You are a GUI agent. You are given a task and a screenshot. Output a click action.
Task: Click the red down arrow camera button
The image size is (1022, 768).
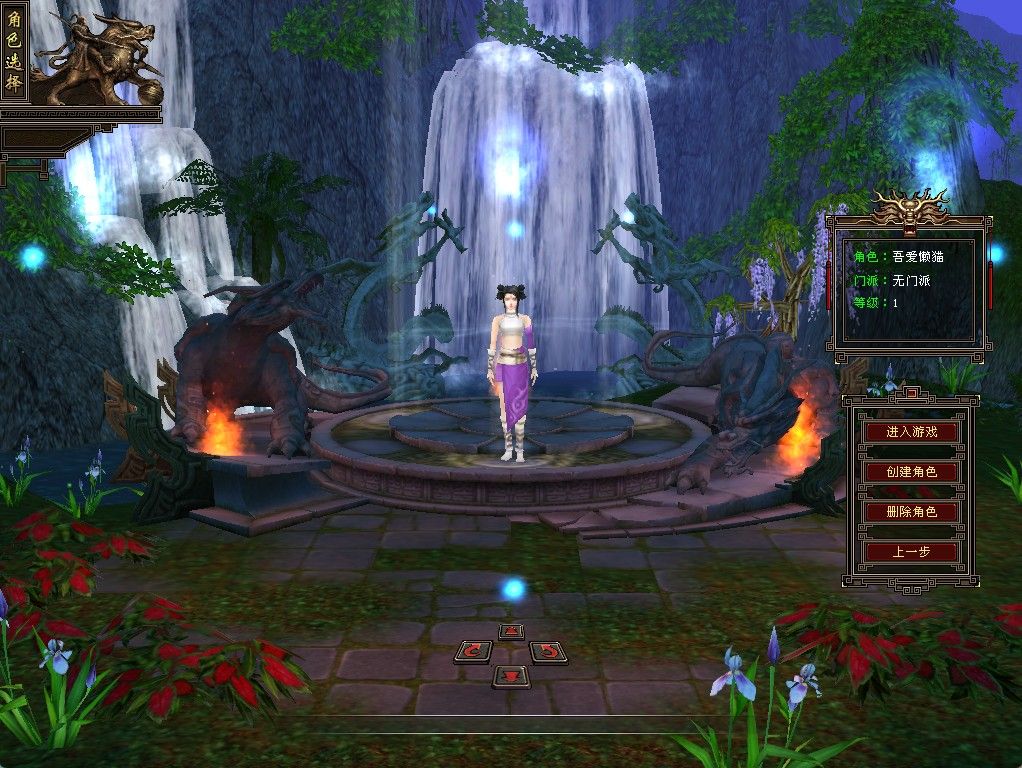[511, 677]
